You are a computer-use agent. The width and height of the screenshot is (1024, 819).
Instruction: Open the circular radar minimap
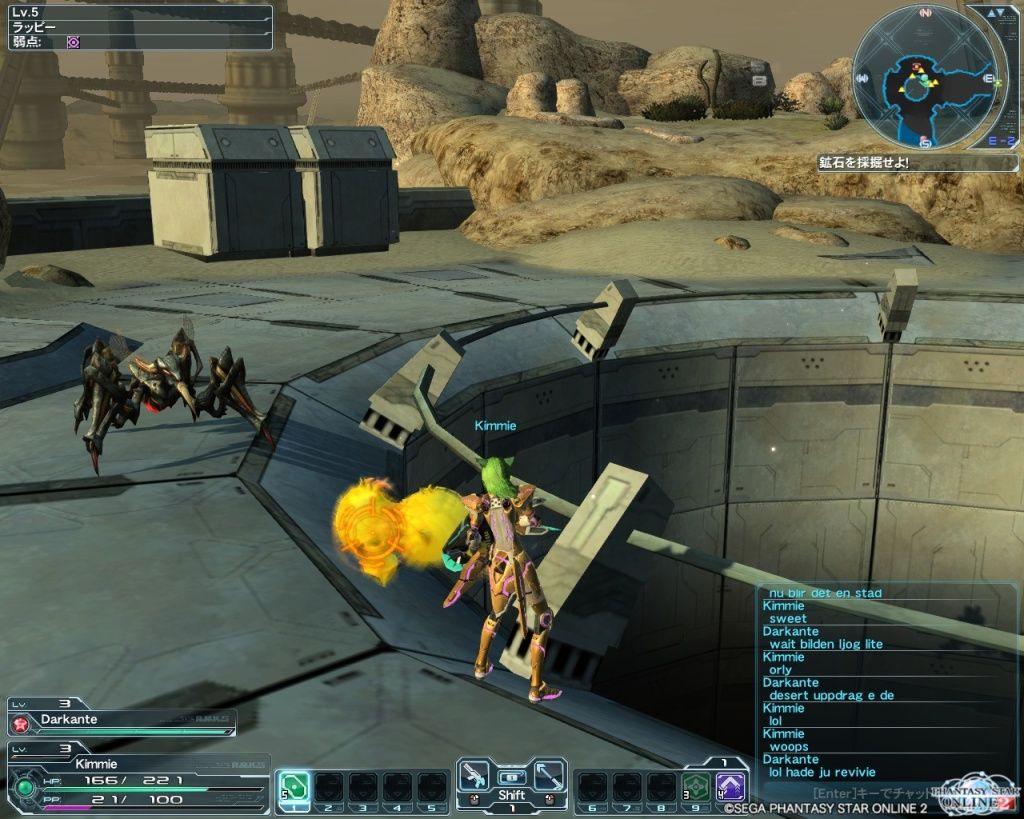pyautogui.click(x=923, y=76)
